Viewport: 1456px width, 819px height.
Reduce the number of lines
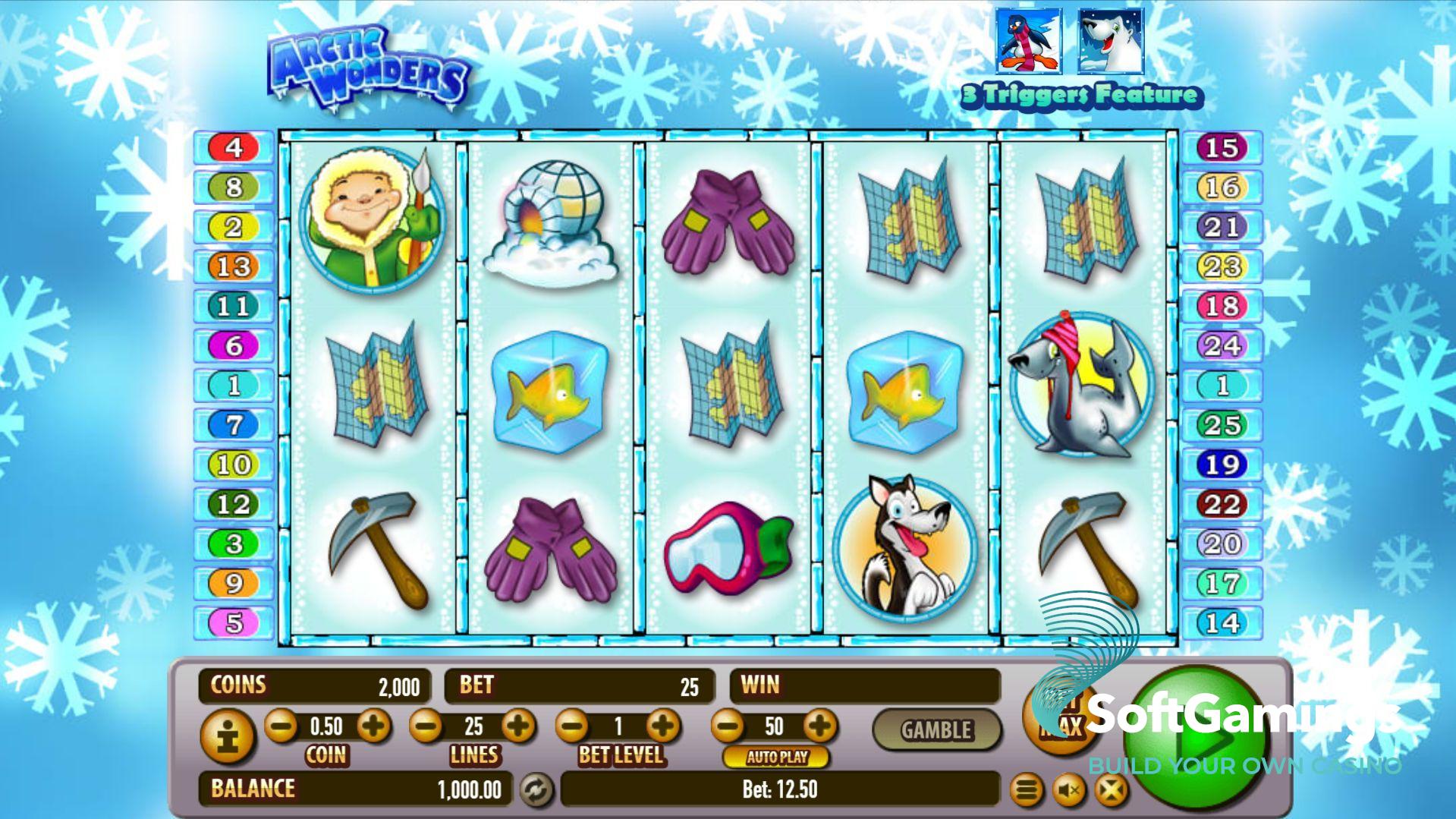coord(426,726)
